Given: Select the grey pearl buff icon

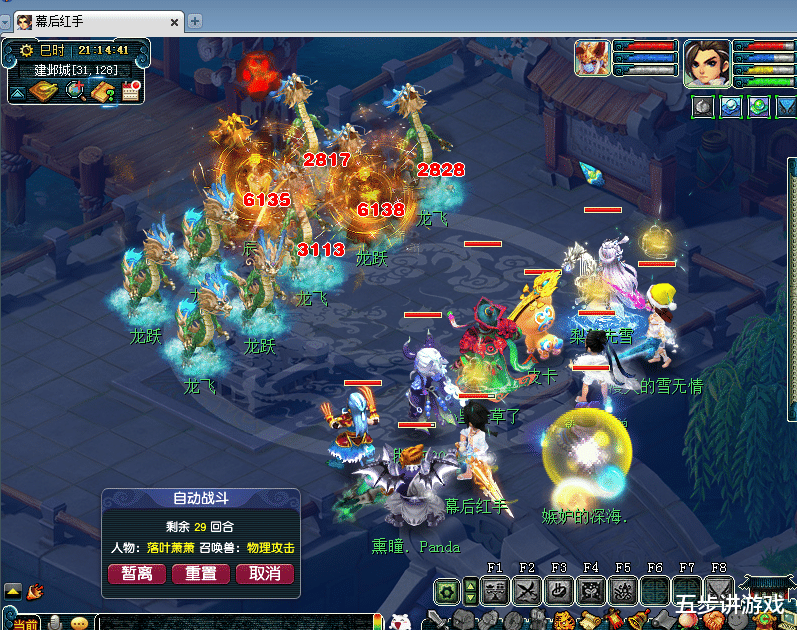Looking at the screenshot, I should [704, 105].
